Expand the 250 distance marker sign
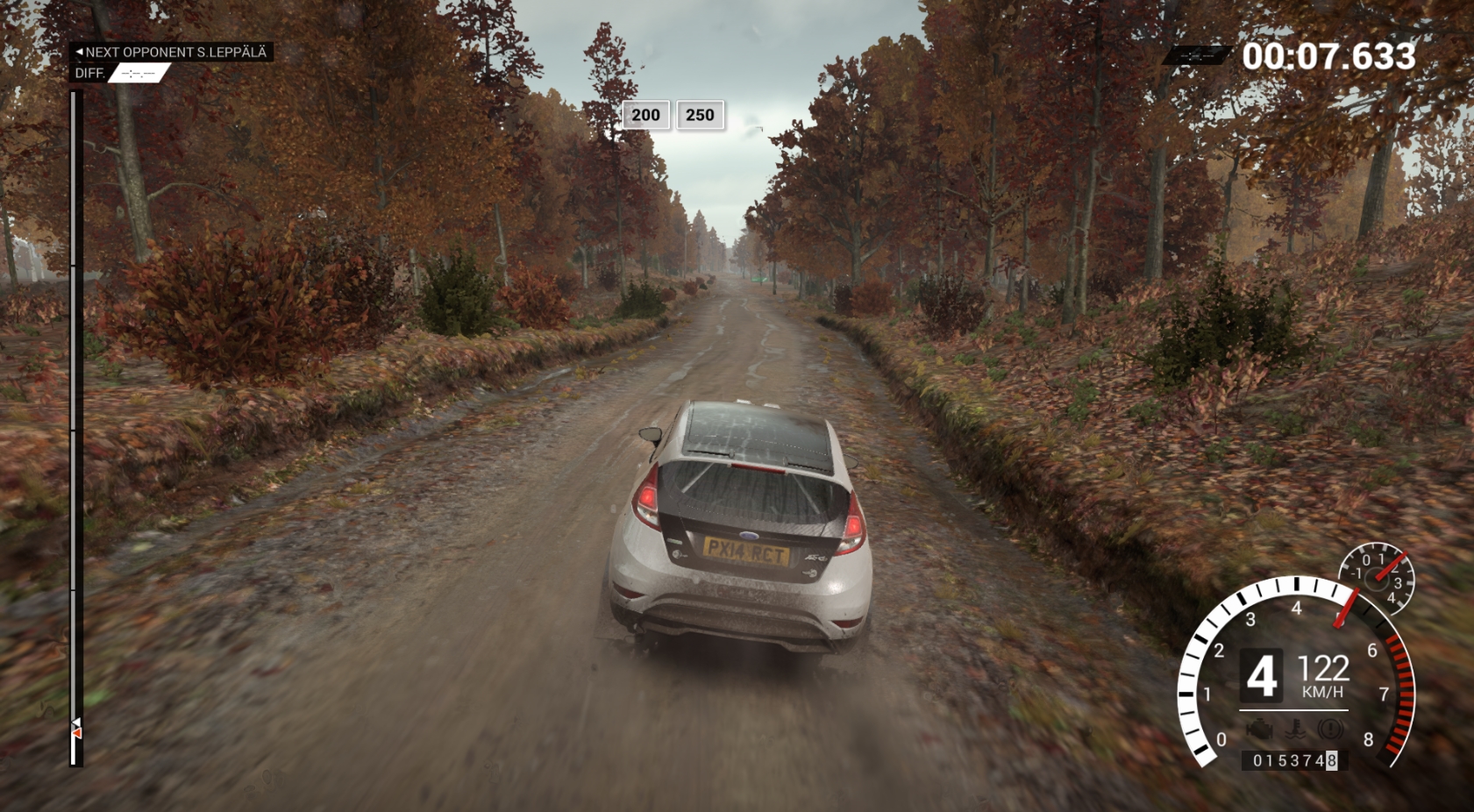Image resolution: width=1474 pixels, height=812 pixels. point(699,114)
